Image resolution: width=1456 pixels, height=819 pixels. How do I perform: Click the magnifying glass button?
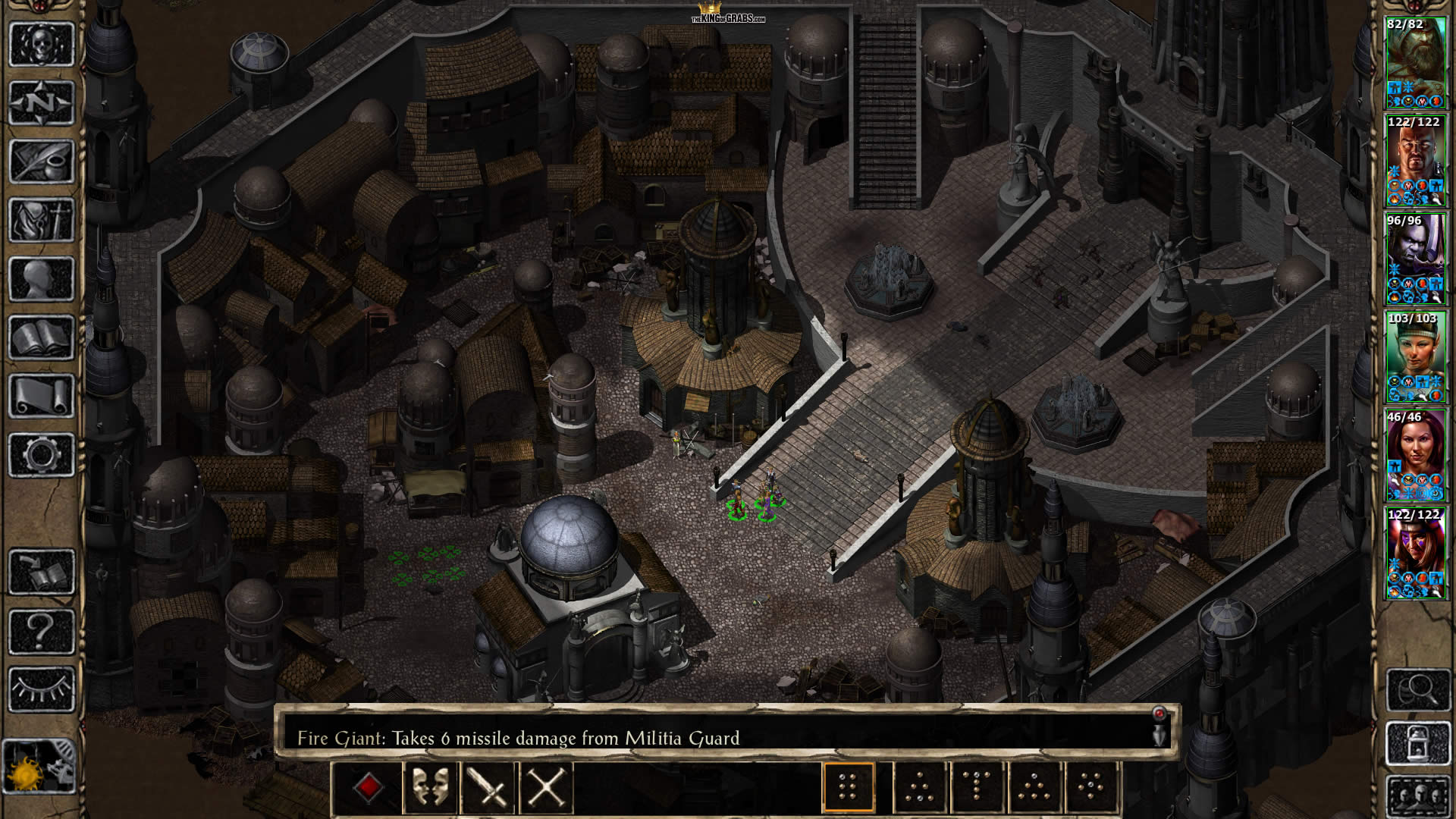point(1417,689)
